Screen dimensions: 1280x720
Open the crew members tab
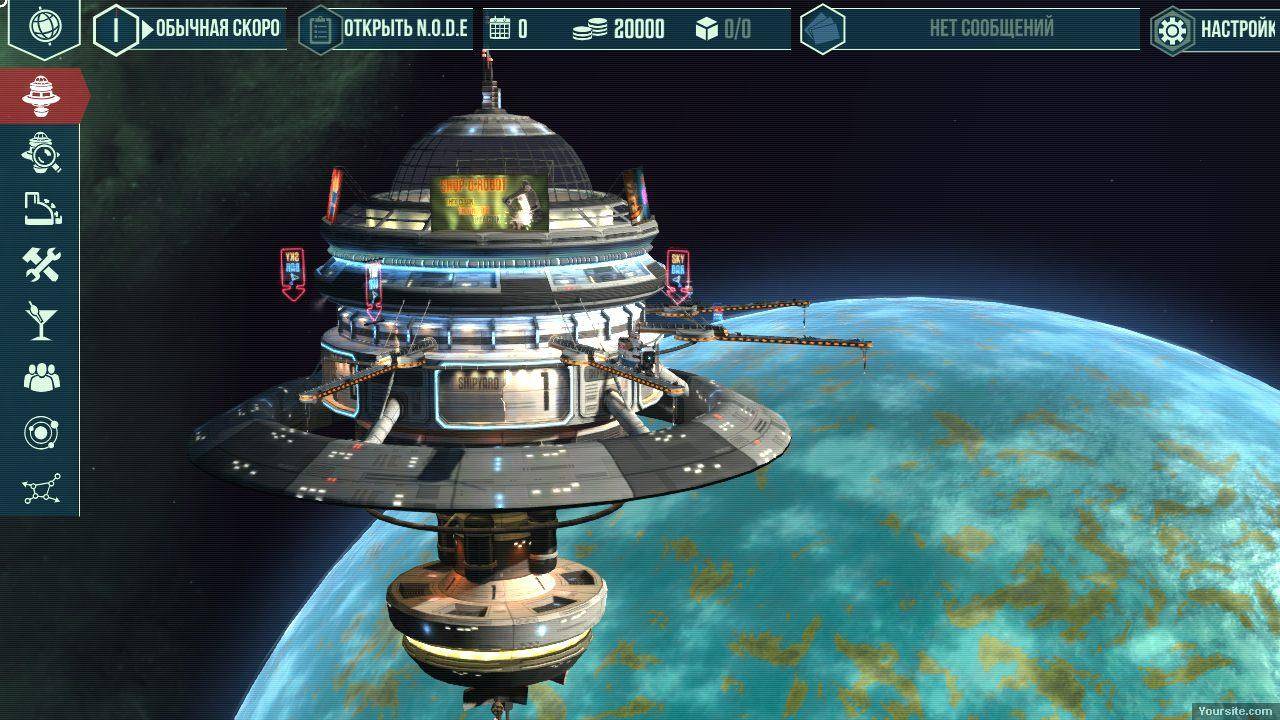coord(41,378)
